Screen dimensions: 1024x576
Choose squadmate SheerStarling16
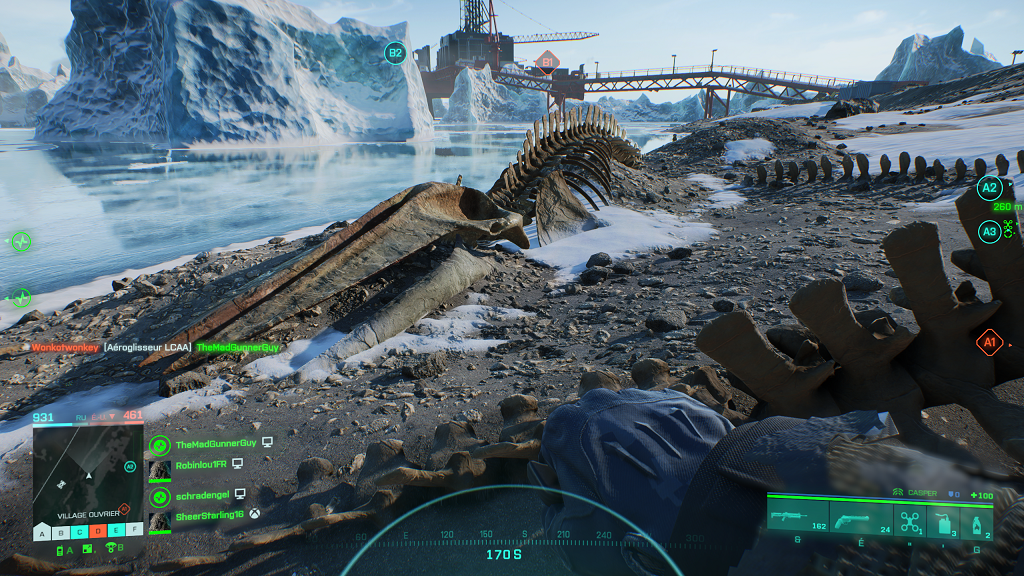(x=210, y=516)
